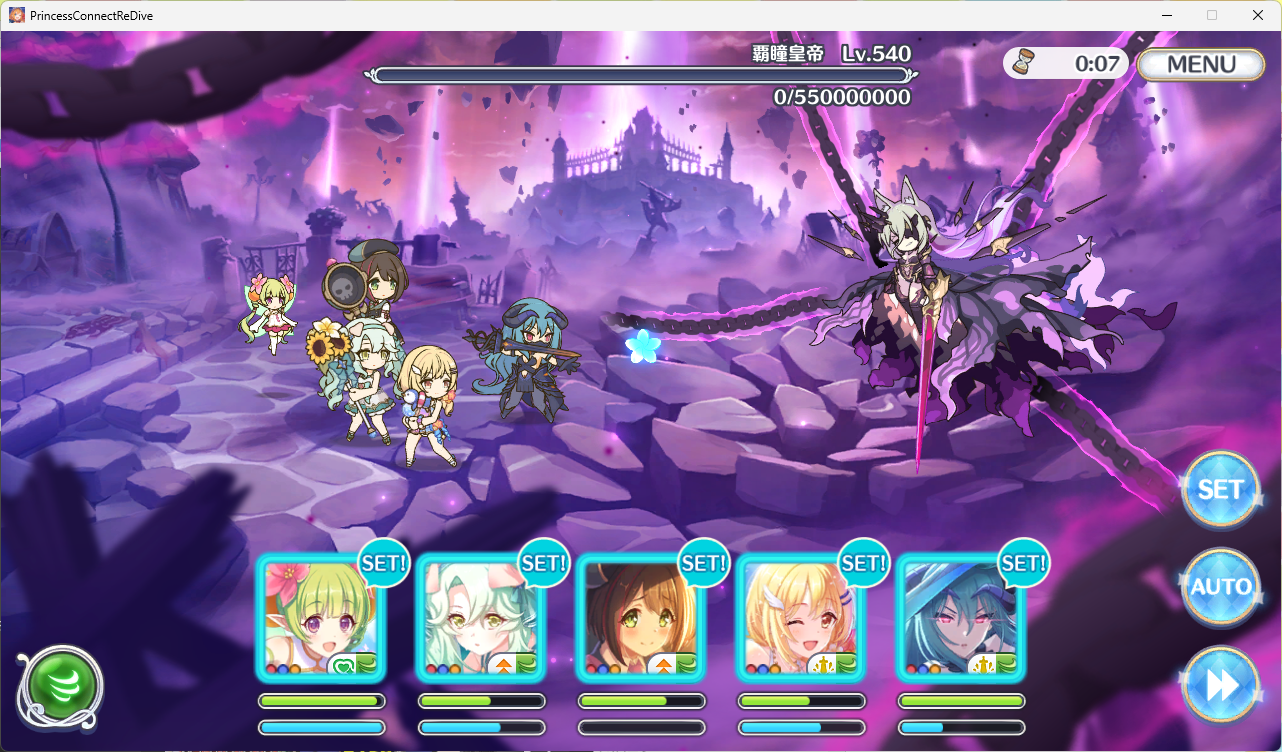Open the MENU button

coord(1200,64)
